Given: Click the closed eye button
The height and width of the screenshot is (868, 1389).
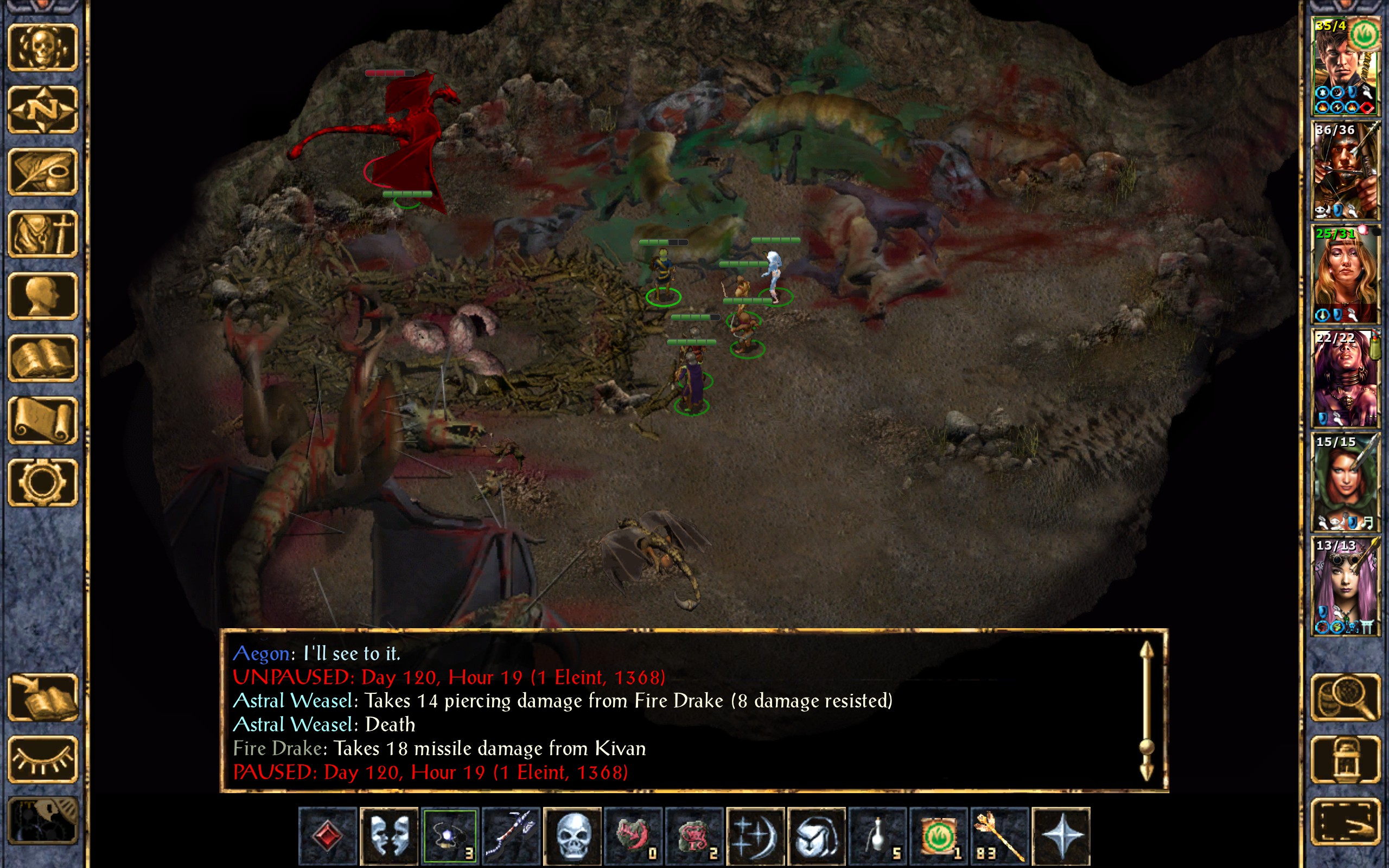Looking at the screenshot, I should click(43, 759).
